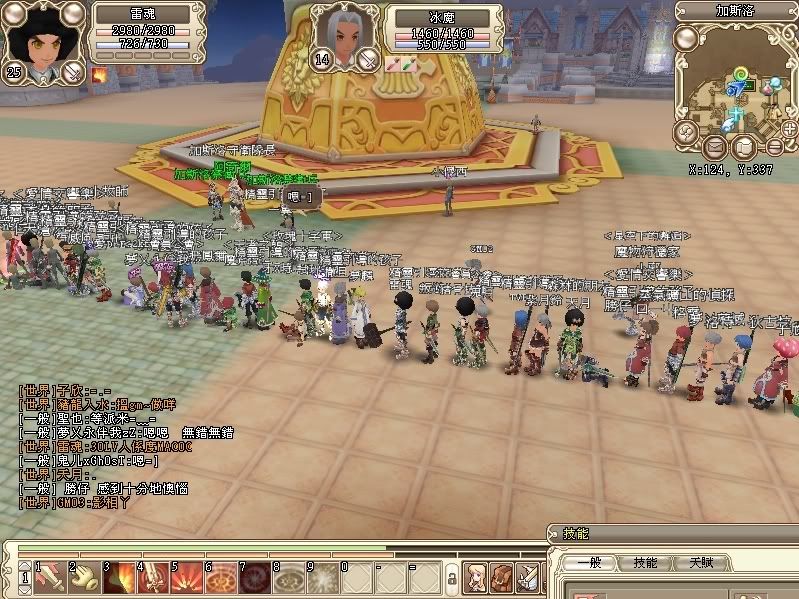Activate the magic circle skill in slot 6
This screenshot has height=599, width=799.
[221, 577]
